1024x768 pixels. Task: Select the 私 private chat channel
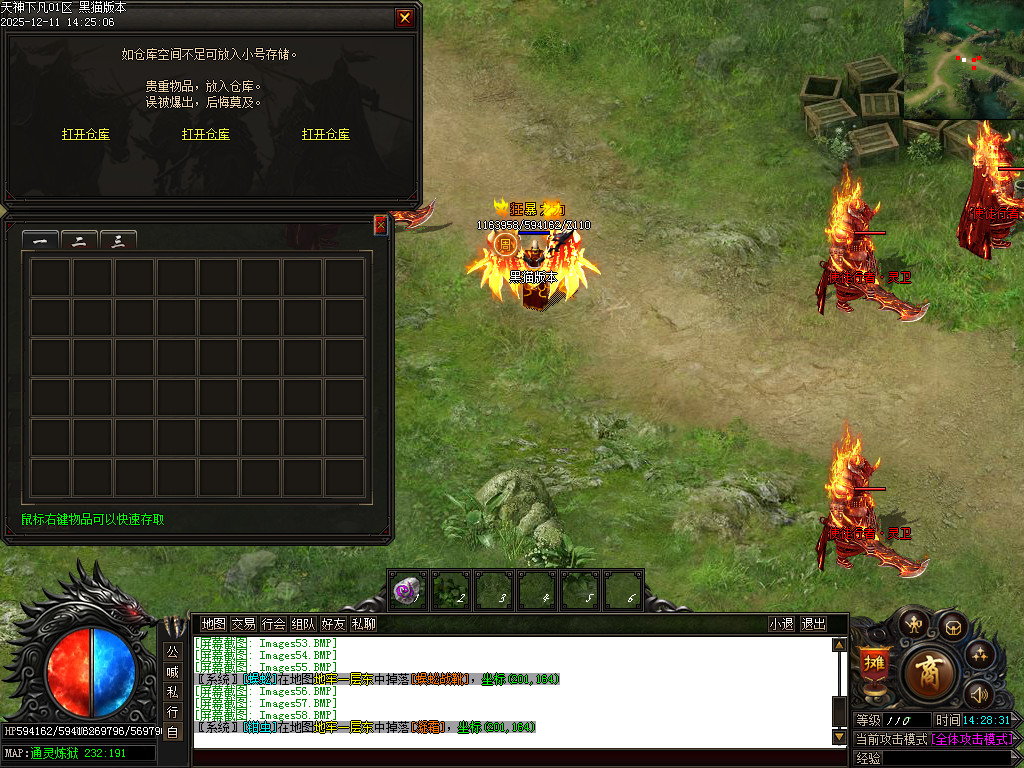[x=173, y=692]
